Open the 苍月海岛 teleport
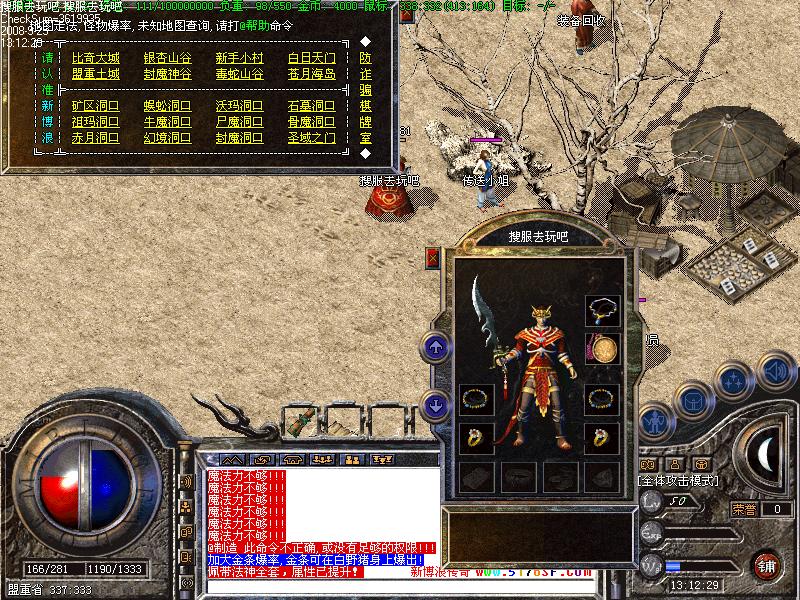This screenshot has width=800, height=600. tap(311, 74)
